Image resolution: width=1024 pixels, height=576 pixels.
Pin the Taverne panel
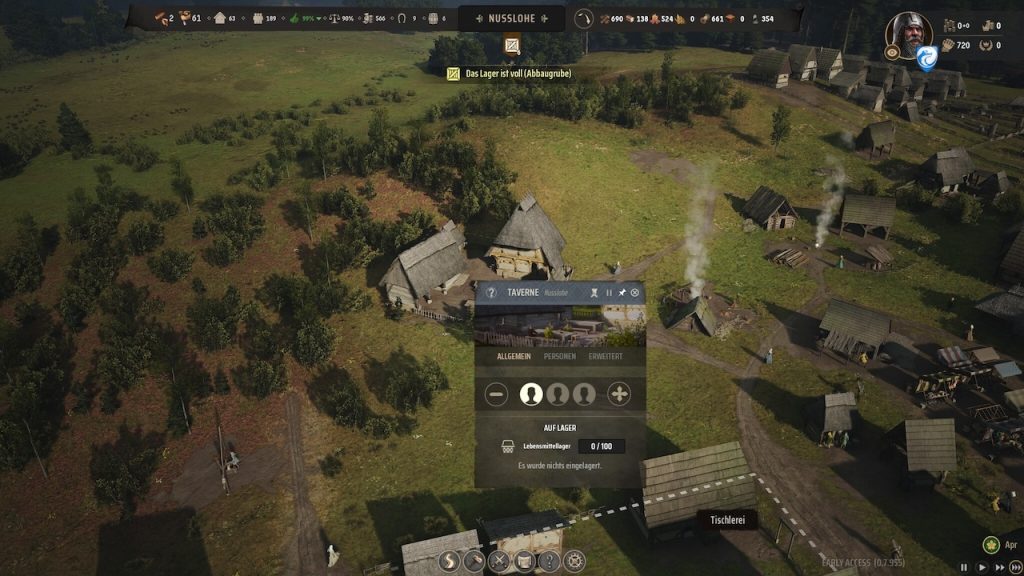pyautogui.click(x=621, y=293)
